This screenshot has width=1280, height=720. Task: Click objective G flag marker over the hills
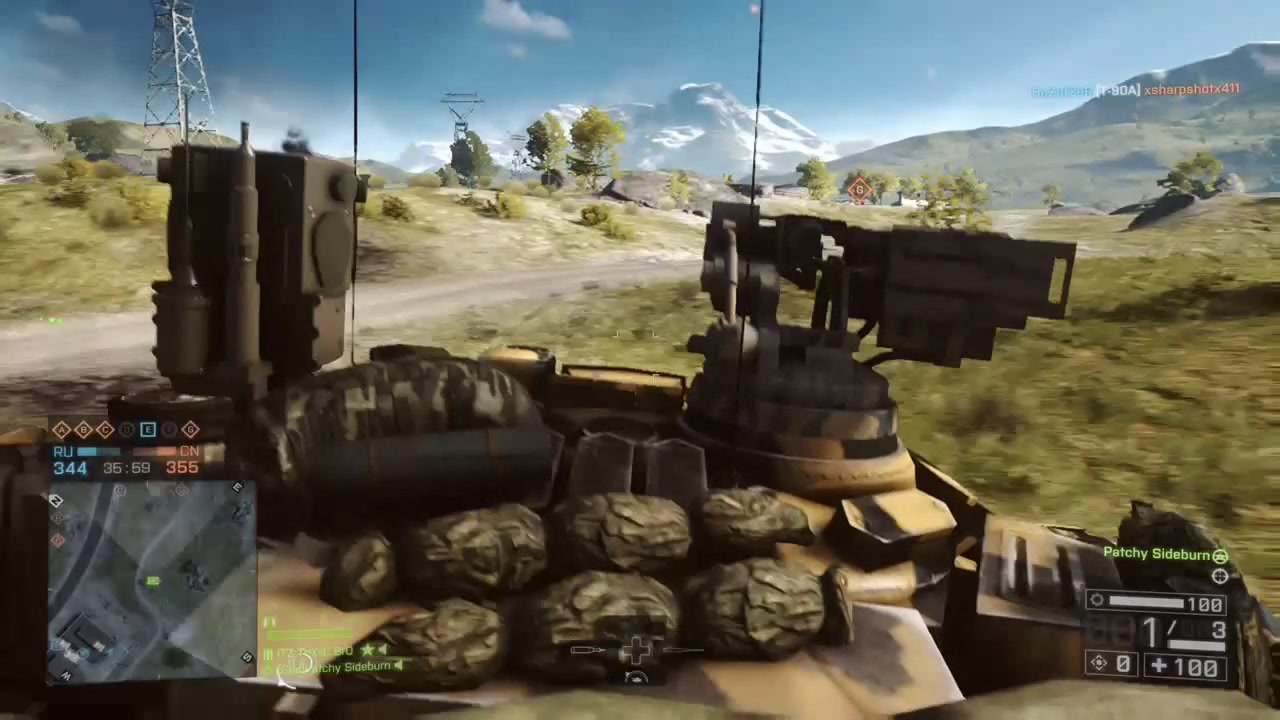click(x=858, y=190)
